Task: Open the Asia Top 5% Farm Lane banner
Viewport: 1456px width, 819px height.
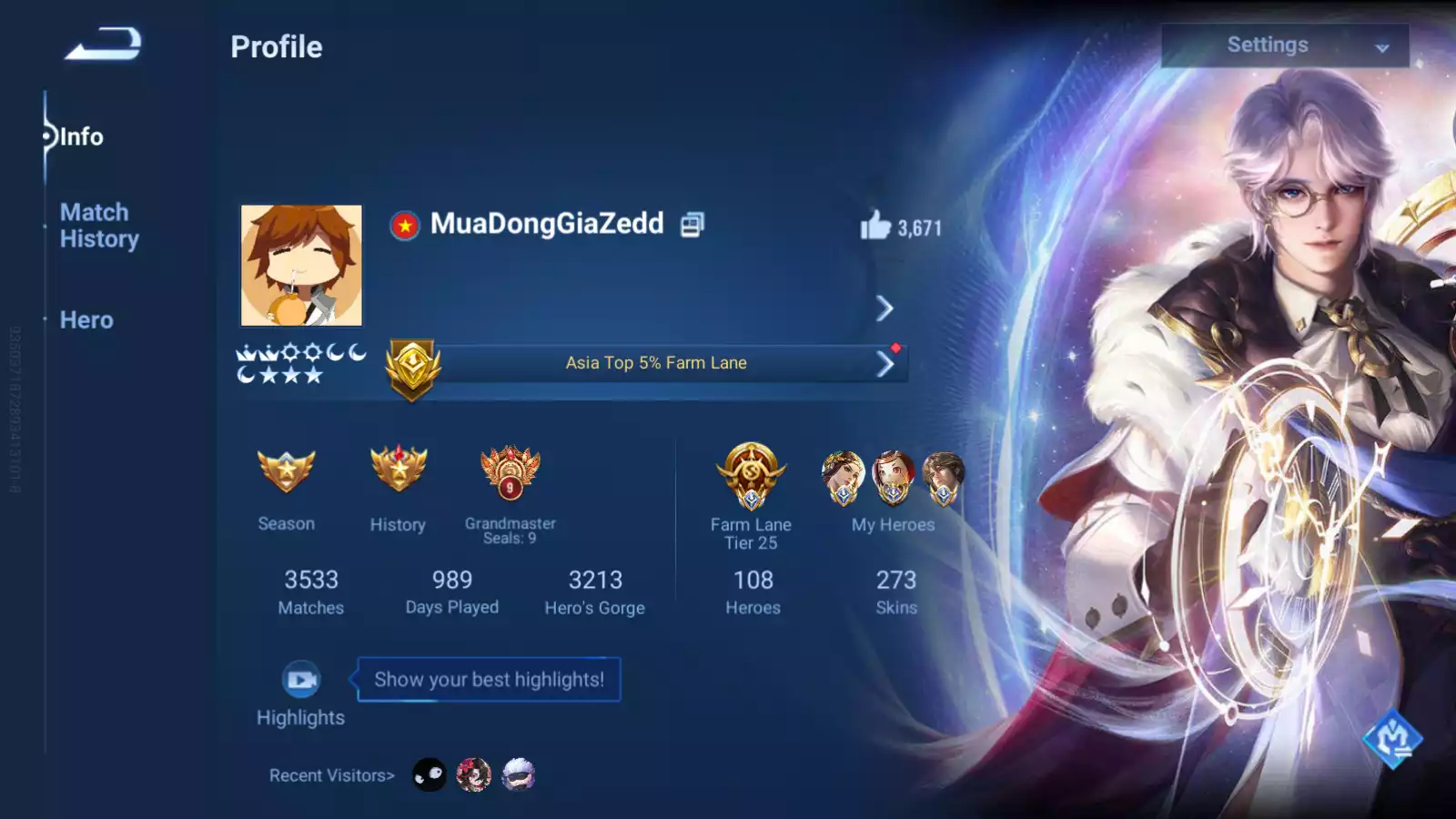Action: point(656,363)
